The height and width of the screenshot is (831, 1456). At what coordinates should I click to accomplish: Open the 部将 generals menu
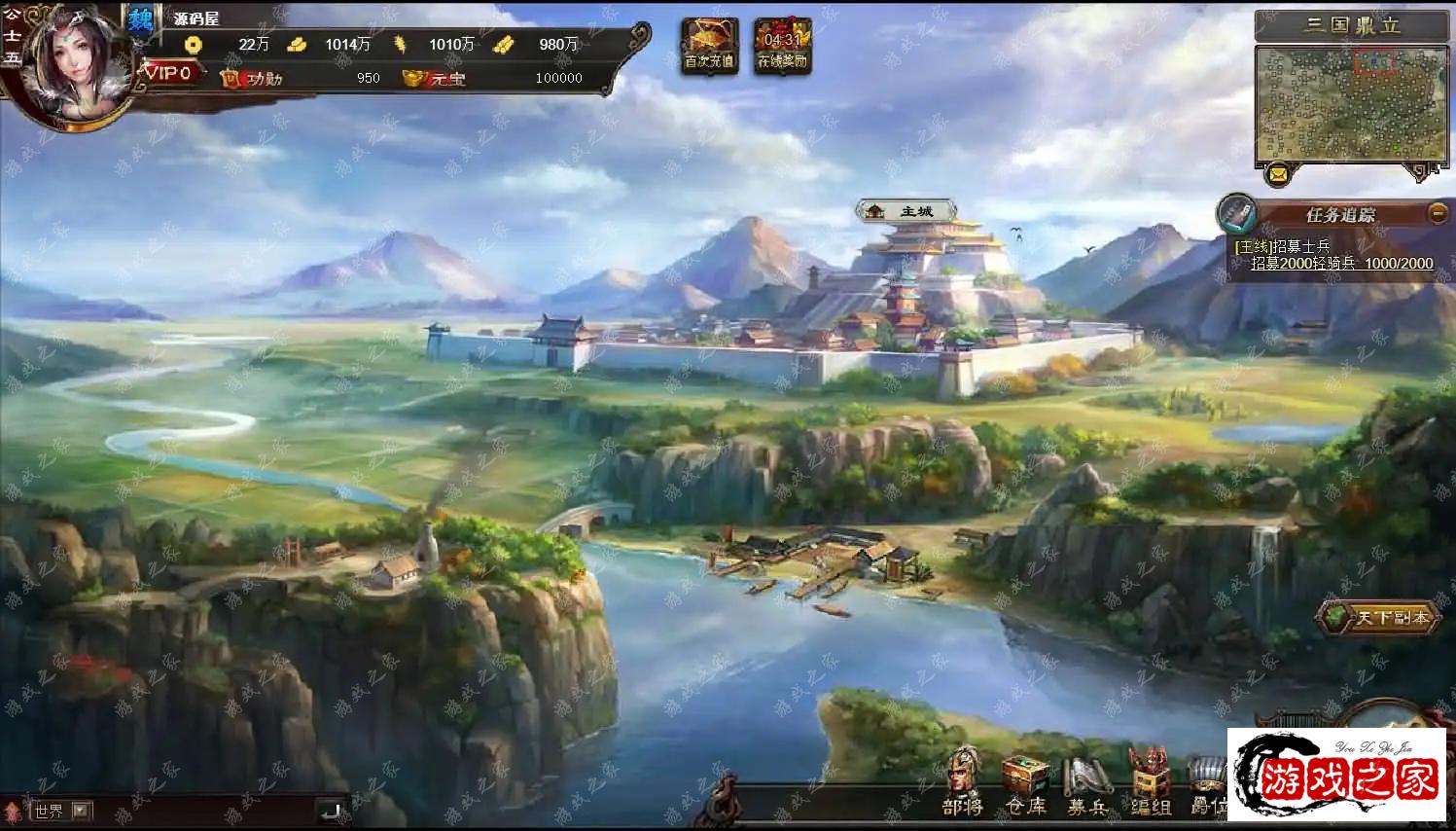click(963, 782)
